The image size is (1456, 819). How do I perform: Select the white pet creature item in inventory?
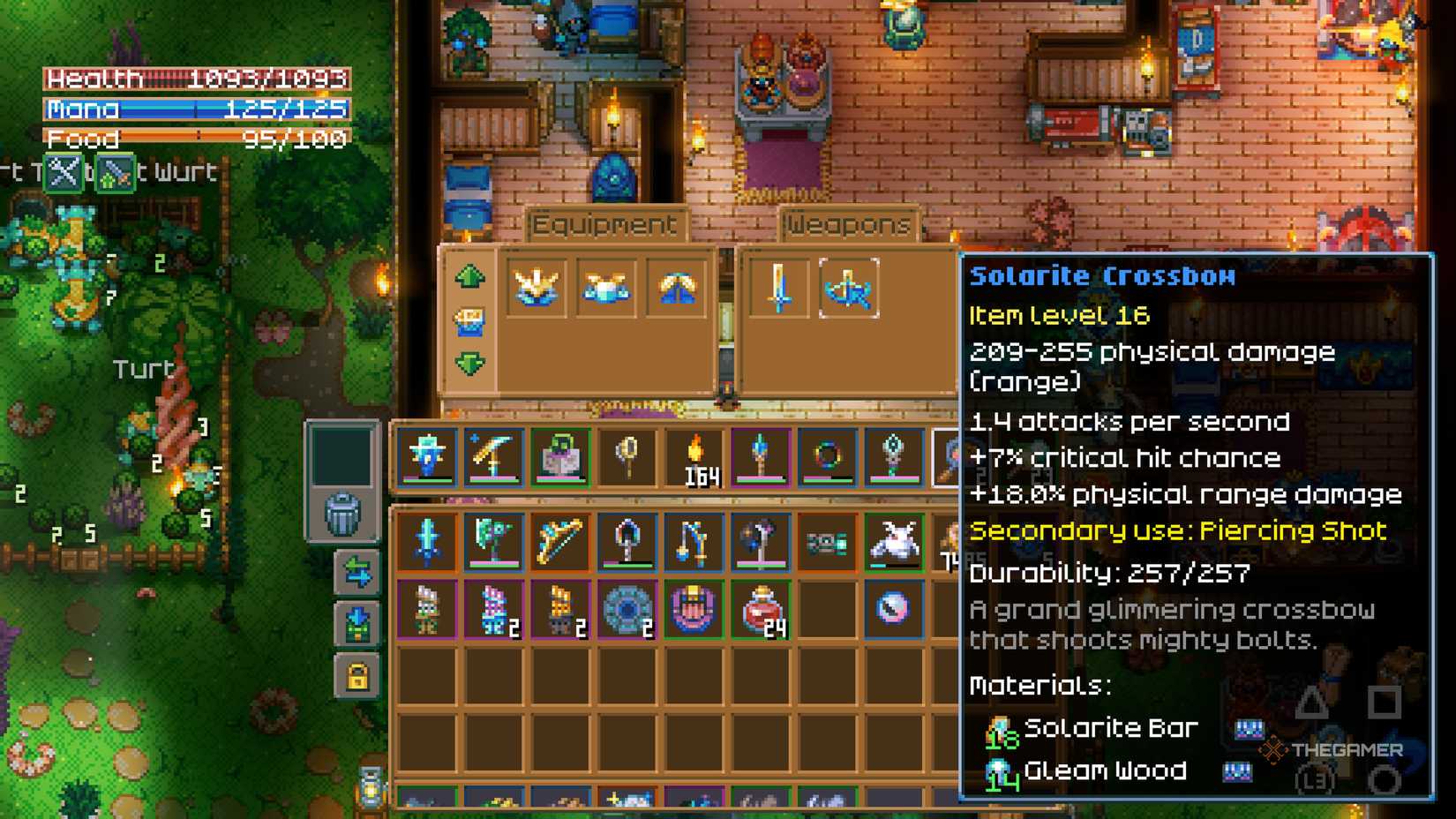click(893, 540)
